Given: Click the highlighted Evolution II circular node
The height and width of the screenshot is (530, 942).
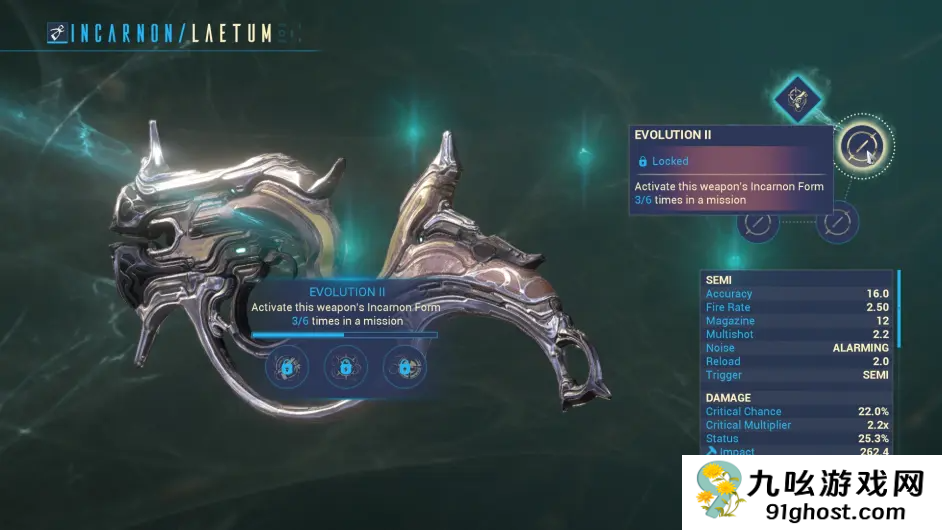Looking at the screenshot, I should pyautogui.click(x=859, y=147).
